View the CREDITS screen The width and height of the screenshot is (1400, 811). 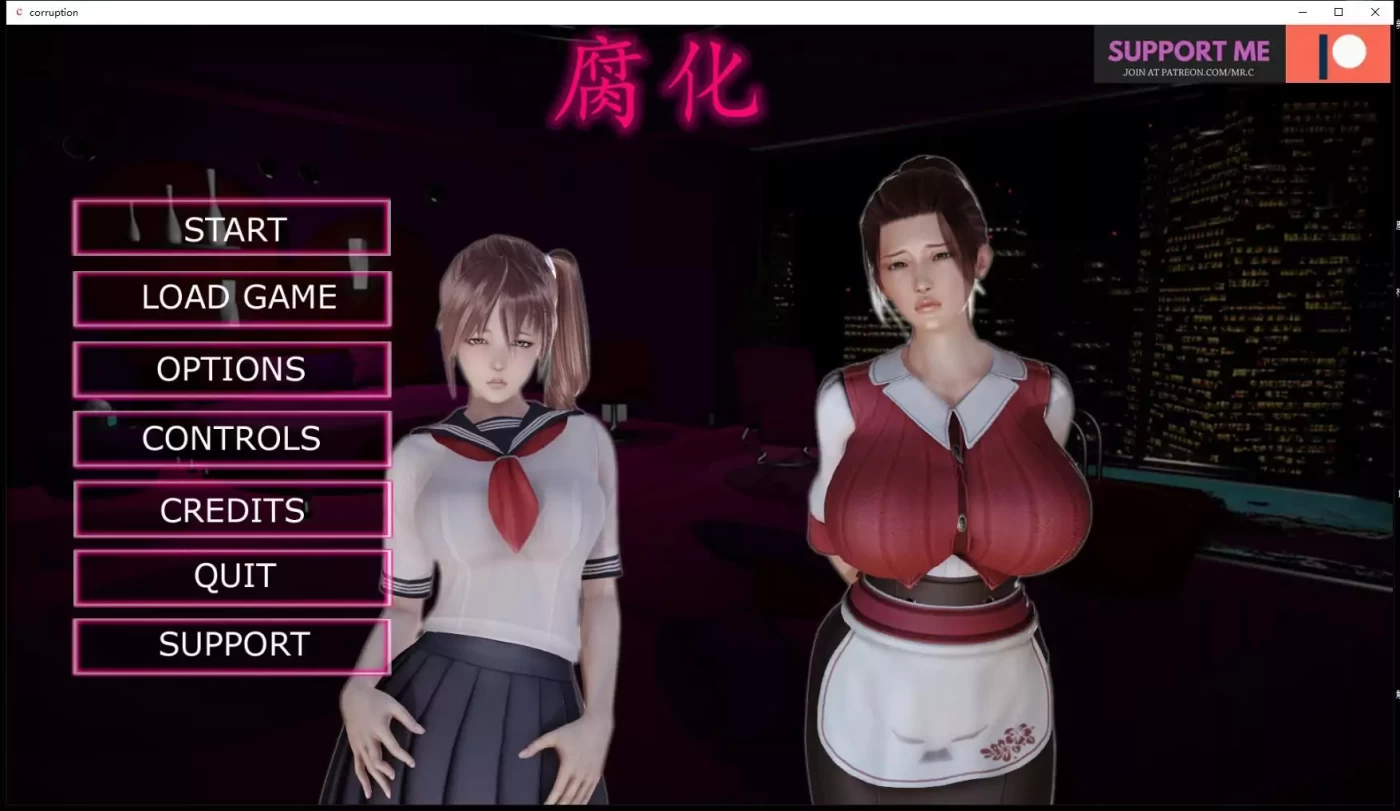pyautogui.click(x=232, y=509)
